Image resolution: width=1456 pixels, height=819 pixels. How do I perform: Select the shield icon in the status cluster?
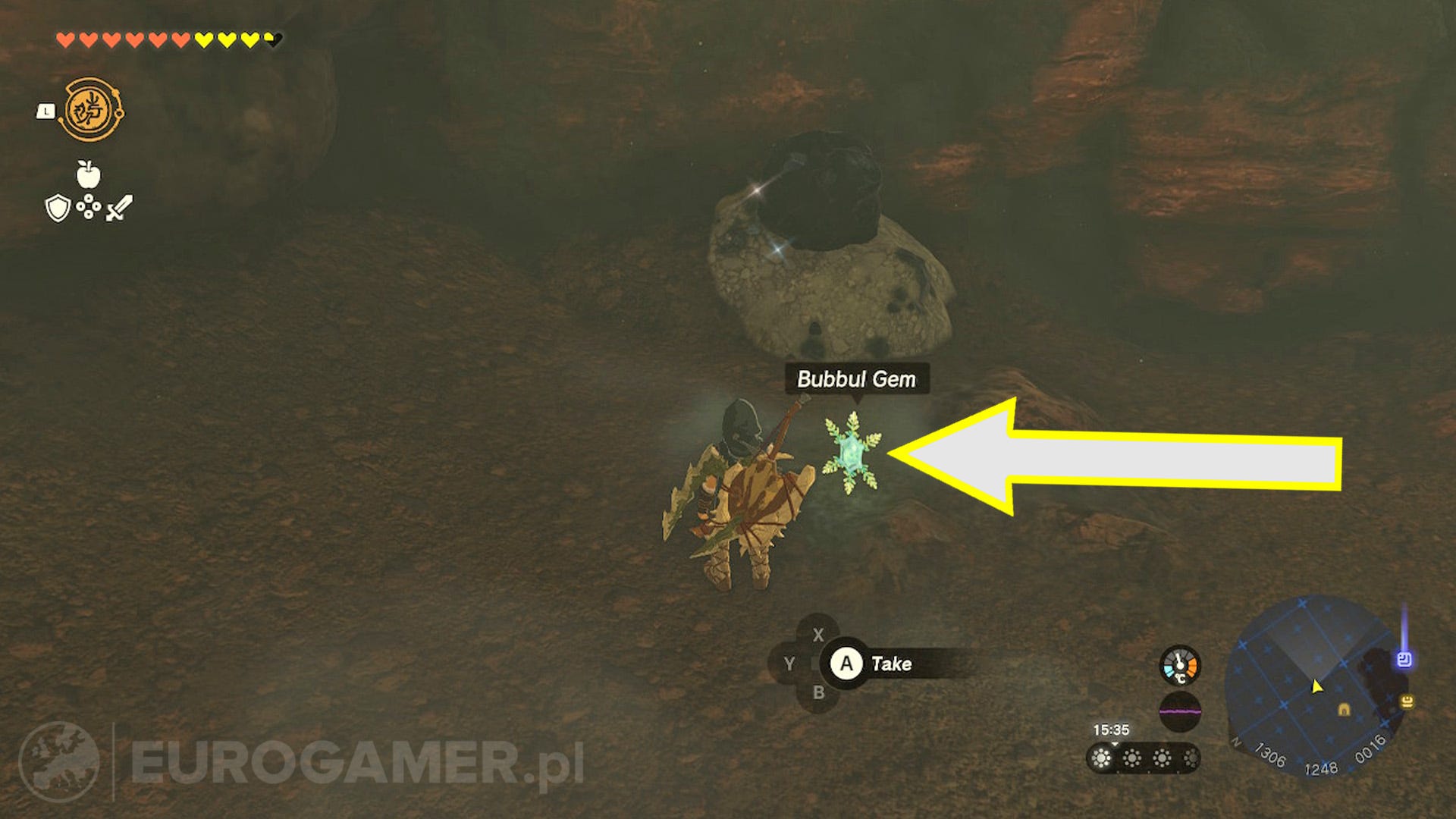[x=58, y=208]
